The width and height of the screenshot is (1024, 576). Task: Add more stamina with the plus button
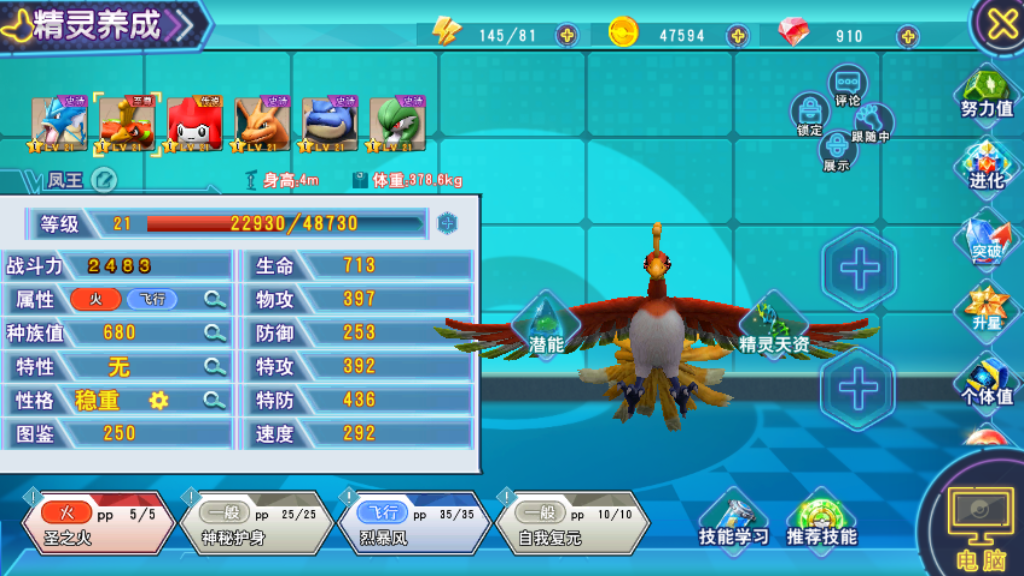click(567, 36)
